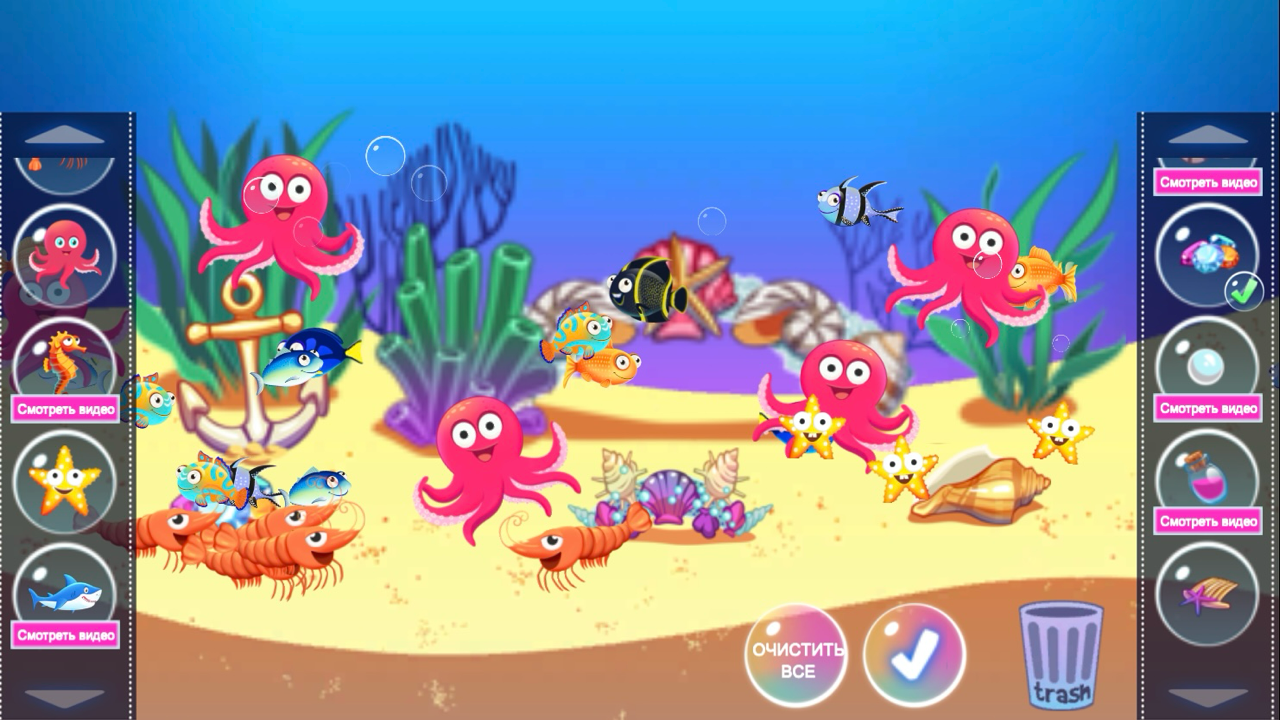Open Смотреть видео for the potion item
This screenshot has height=720, width=1280.
coord(1206,522)
